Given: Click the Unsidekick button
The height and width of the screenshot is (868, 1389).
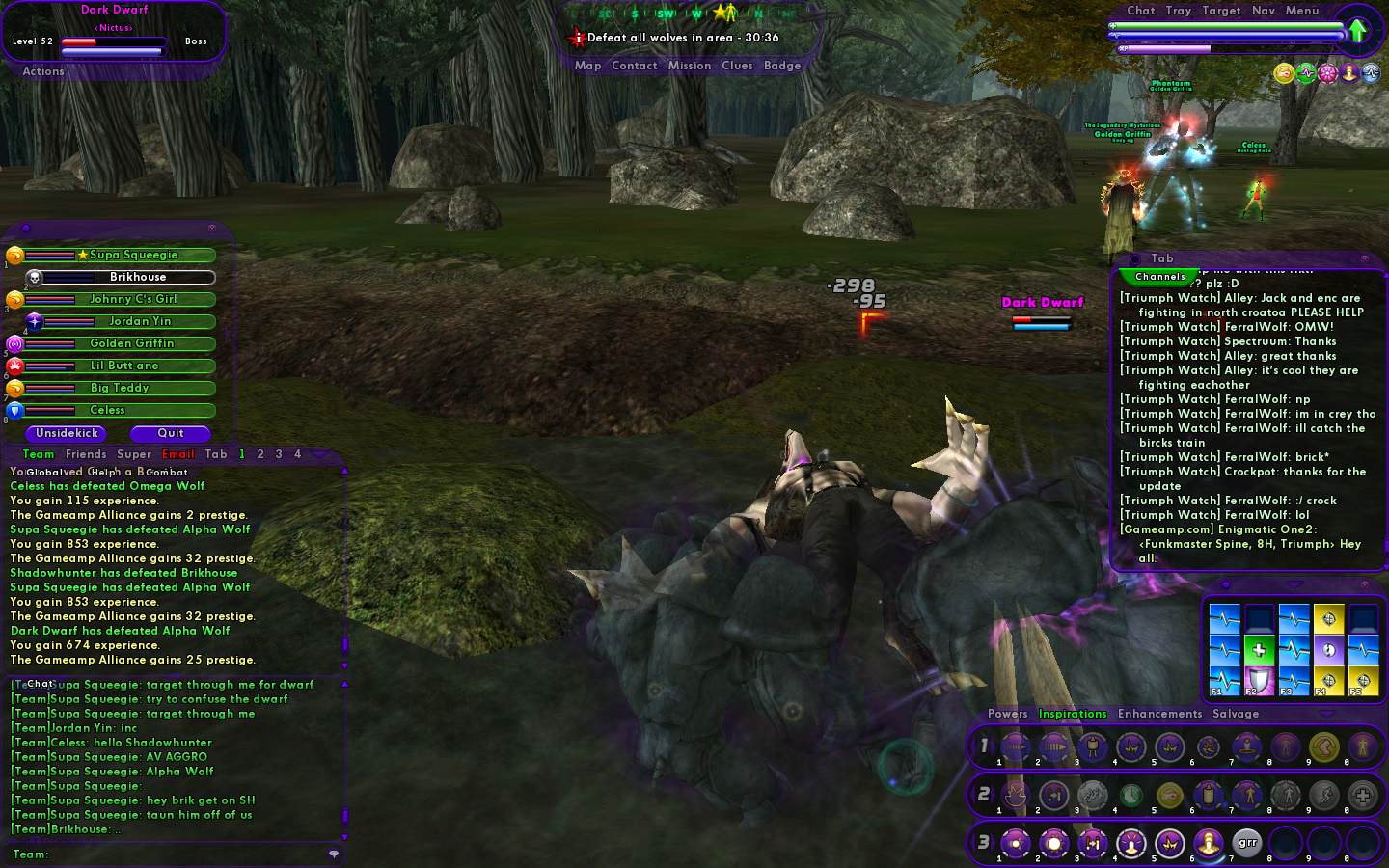Looking at the screenshot, I should [67, 434].
